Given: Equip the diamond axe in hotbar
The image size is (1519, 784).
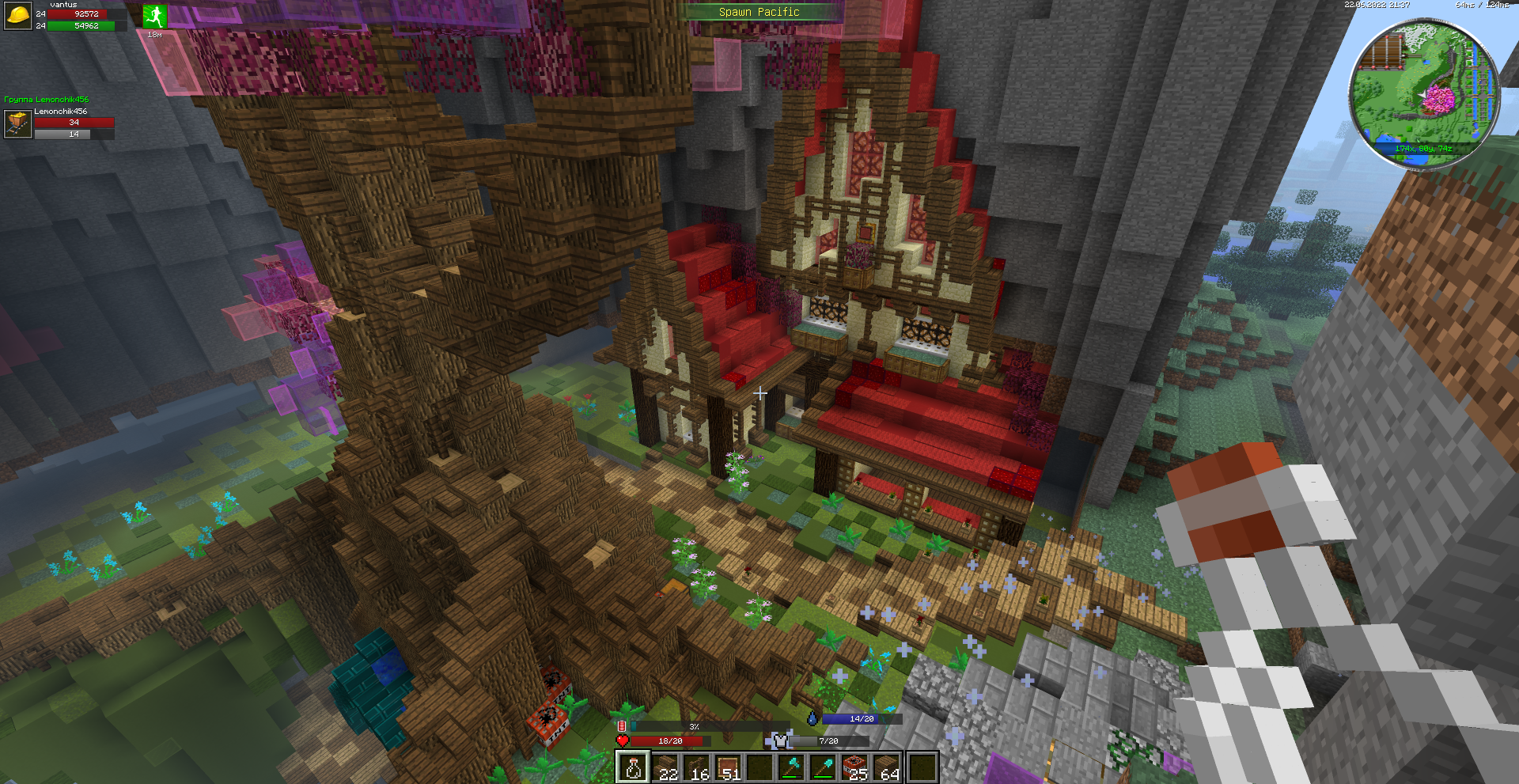Looking at the screenshot, I should click(x=792, y=767).
